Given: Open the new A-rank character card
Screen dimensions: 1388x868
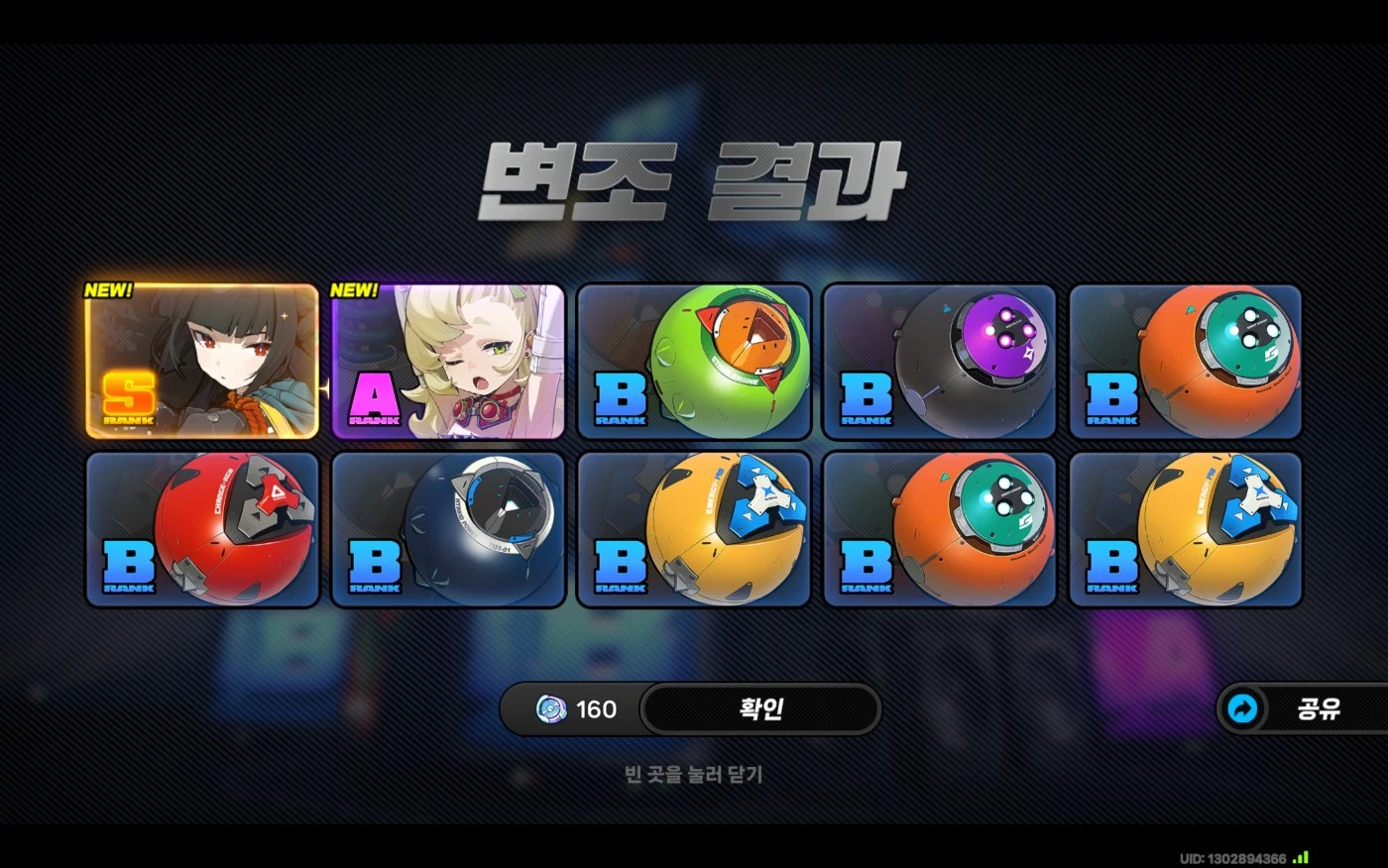Looking at the screenshot, I should pos(449,361).
